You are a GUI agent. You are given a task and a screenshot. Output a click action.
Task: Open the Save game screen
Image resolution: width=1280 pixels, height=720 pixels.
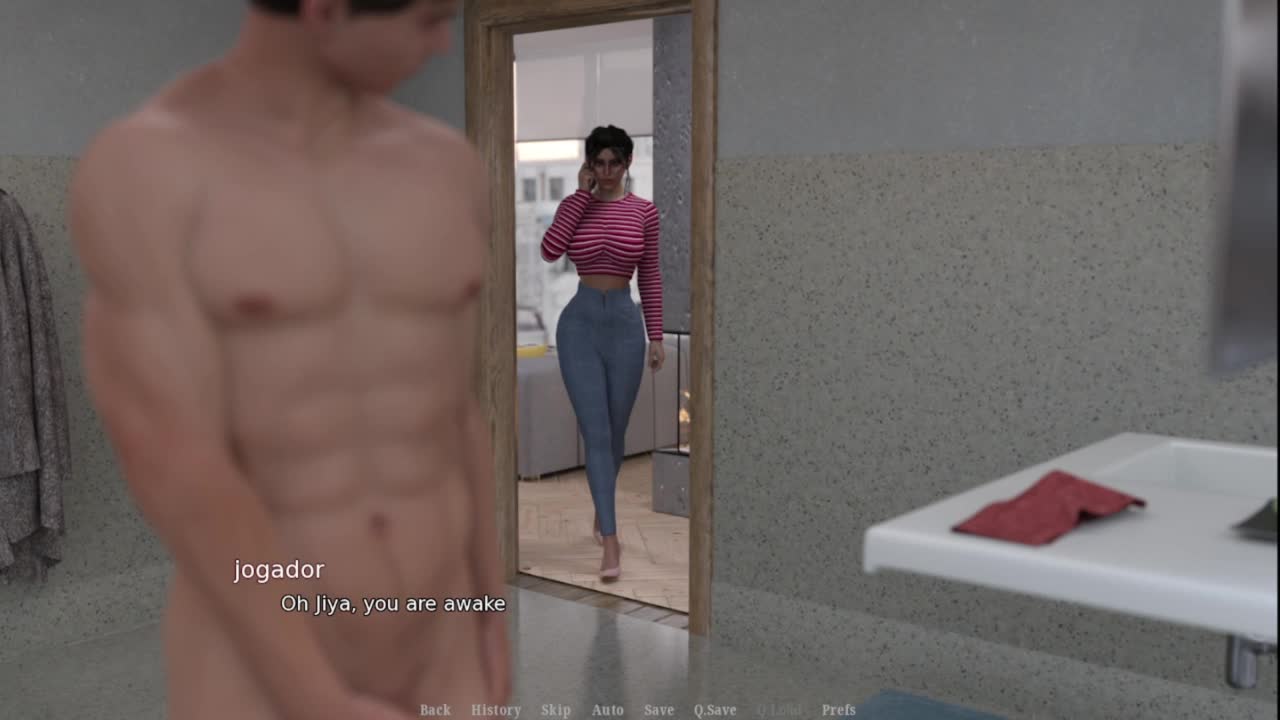point(659,710)
